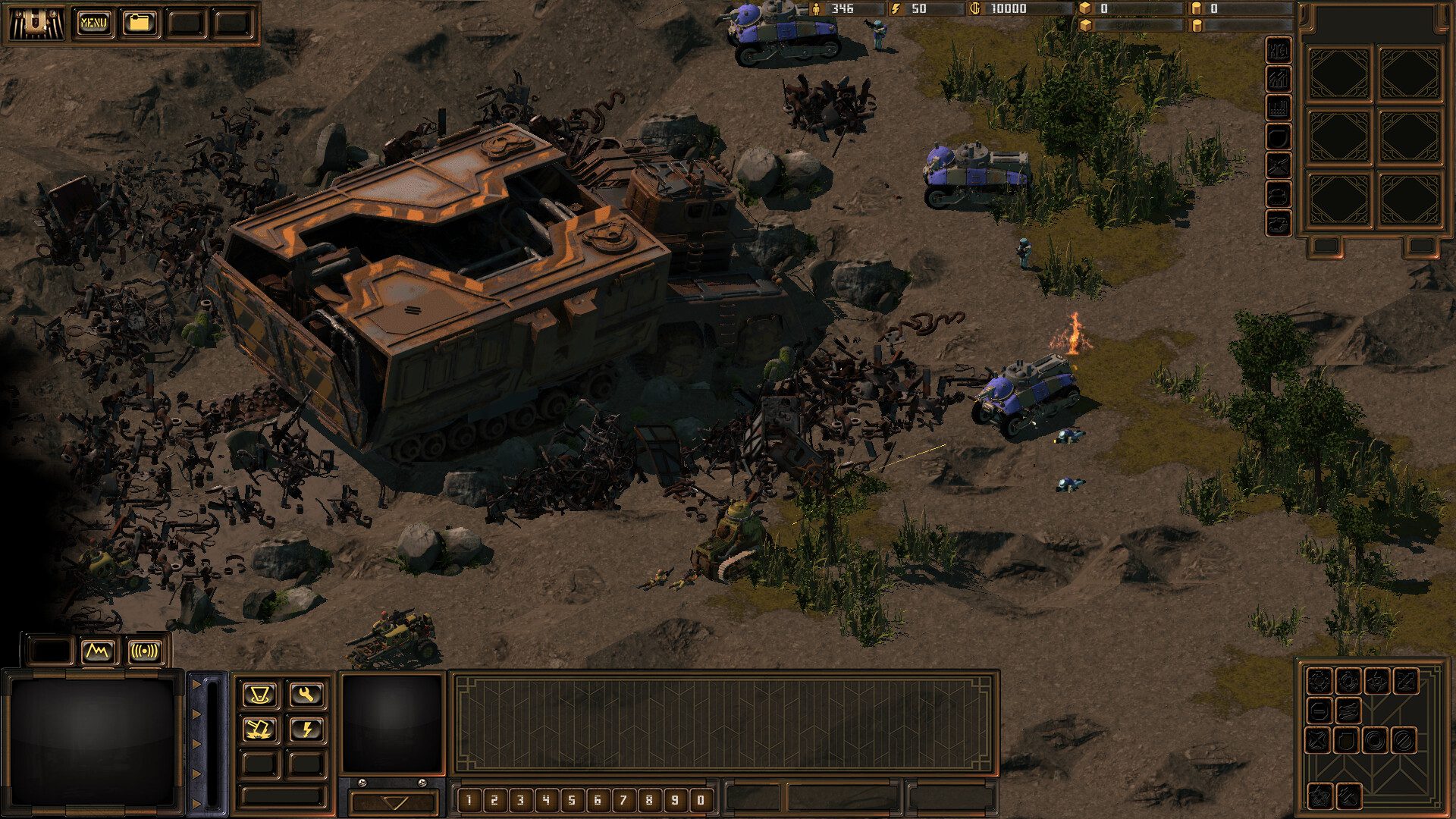Activate the beacon funnel command icon
The height and width of the screenshot is (819, 1456).
point(259,694)
